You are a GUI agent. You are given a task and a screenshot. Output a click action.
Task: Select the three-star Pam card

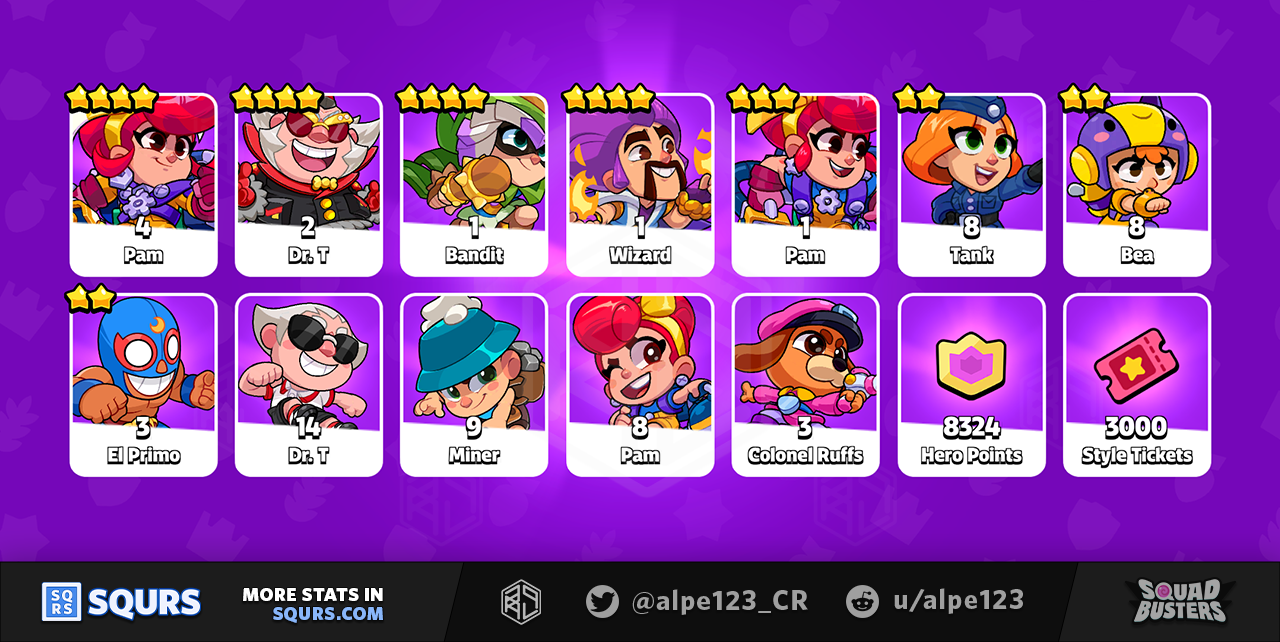tap(805, 185)
